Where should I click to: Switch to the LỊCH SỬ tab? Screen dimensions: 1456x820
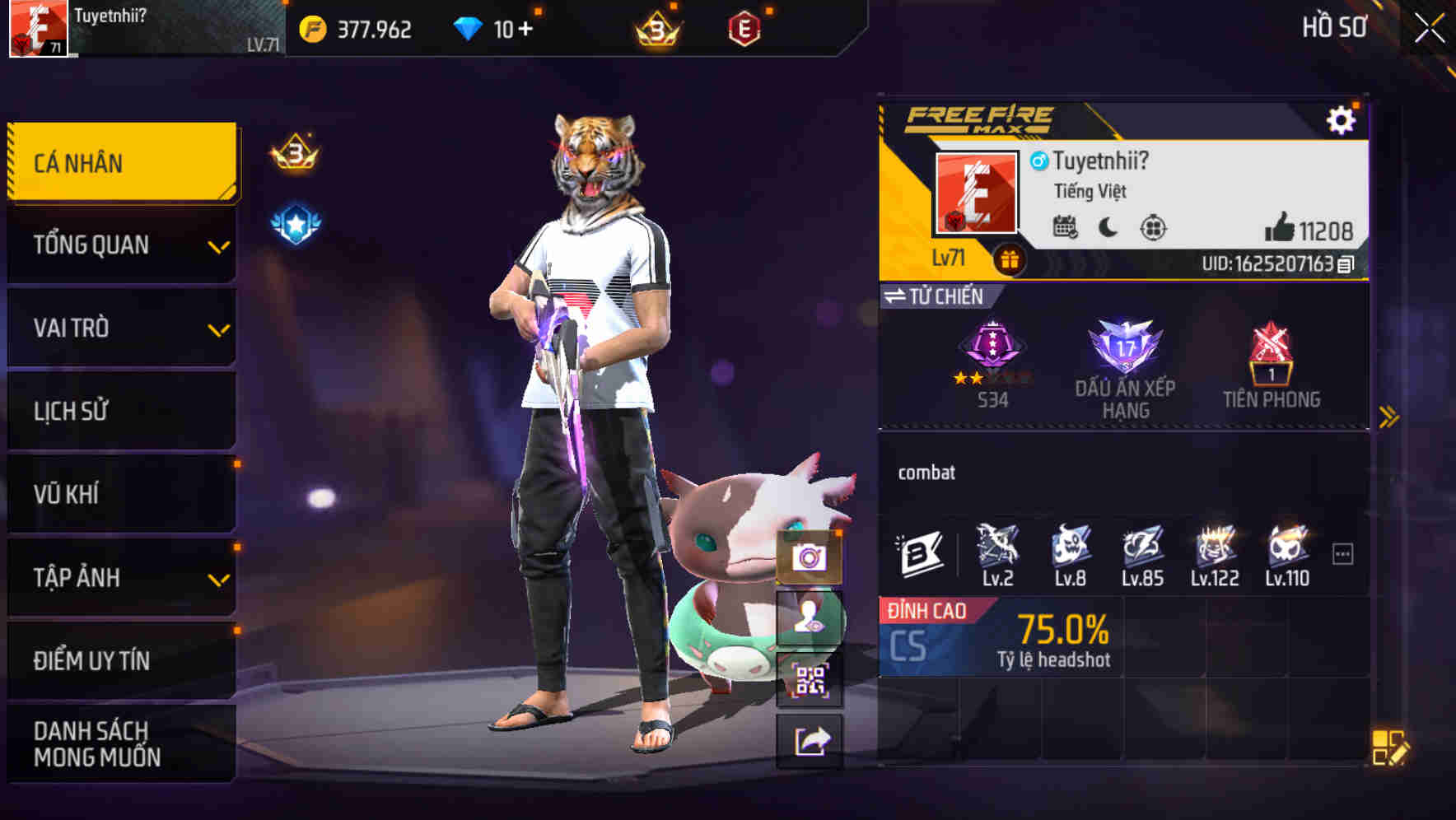120,412
